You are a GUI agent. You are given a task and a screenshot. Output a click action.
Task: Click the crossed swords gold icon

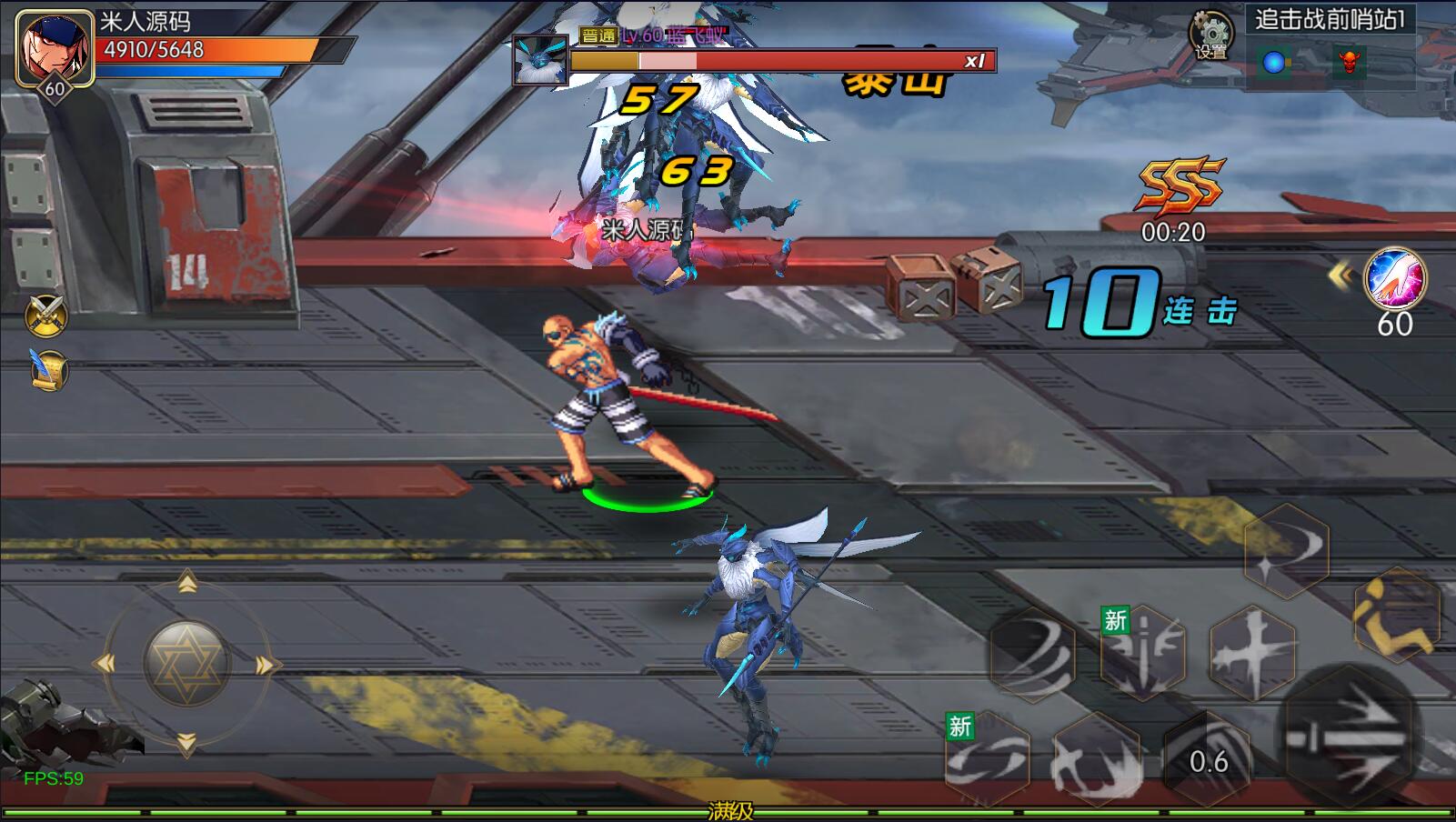click(x=47, y=315)
